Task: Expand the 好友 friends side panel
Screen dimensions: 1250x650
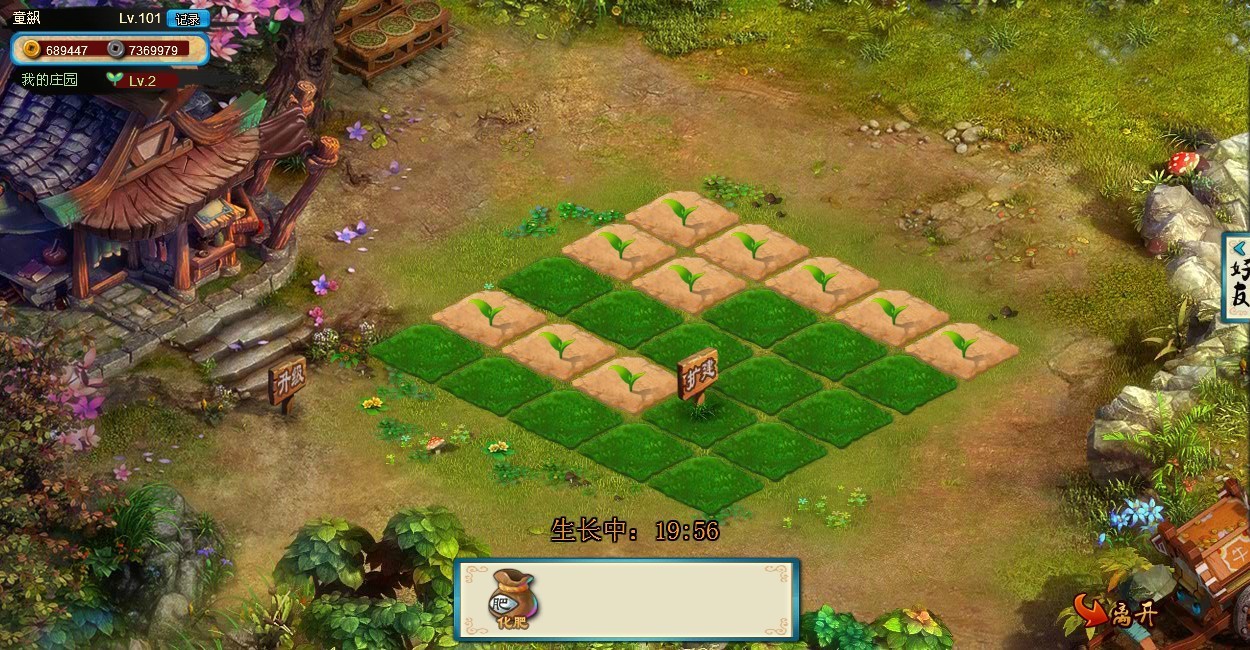Action: click(x=1238, y=277)
